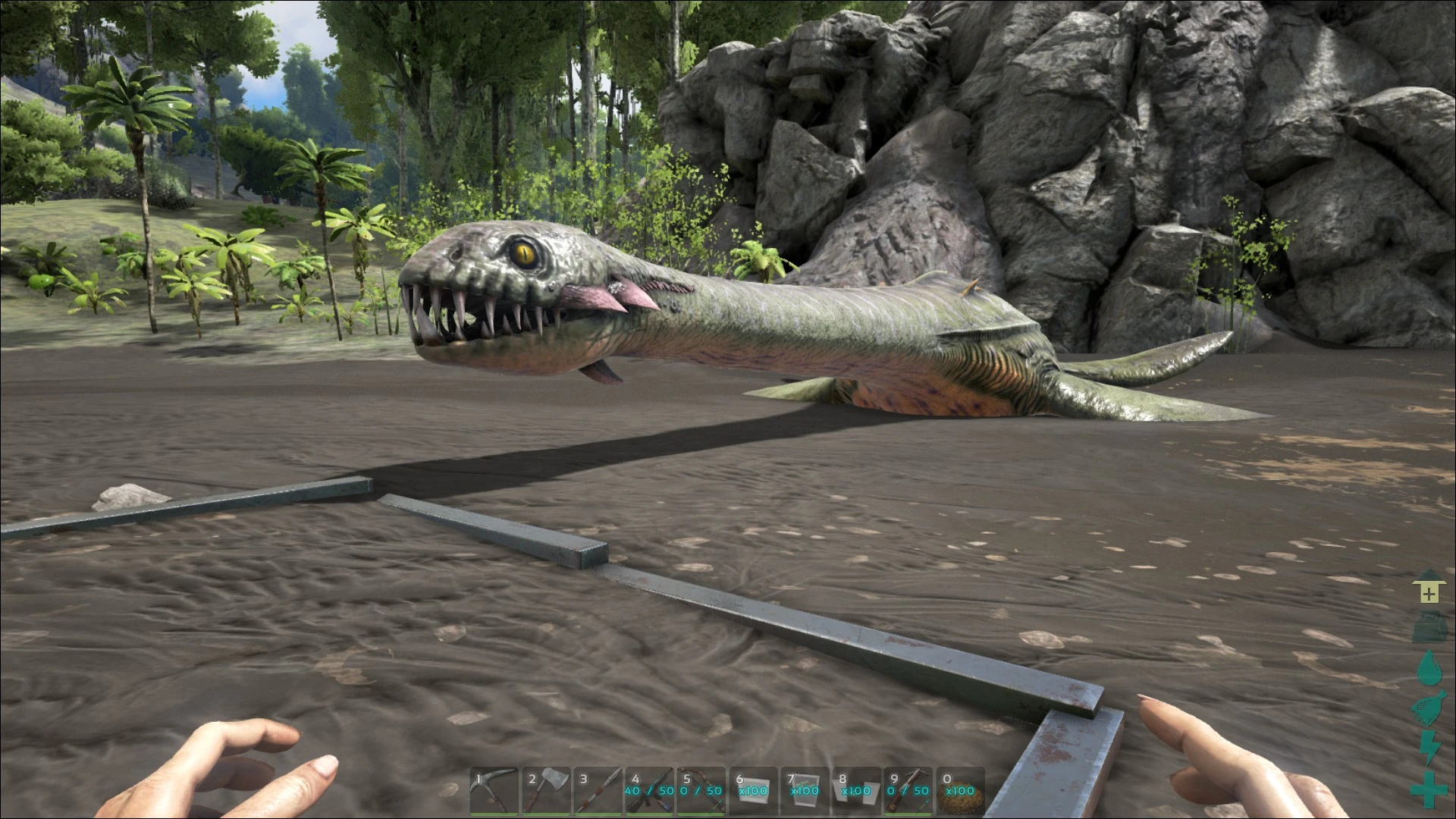1456x819 pixels.
Task: Click the rifle ammo counter reading 40/50
Action: tap(648, 791)
